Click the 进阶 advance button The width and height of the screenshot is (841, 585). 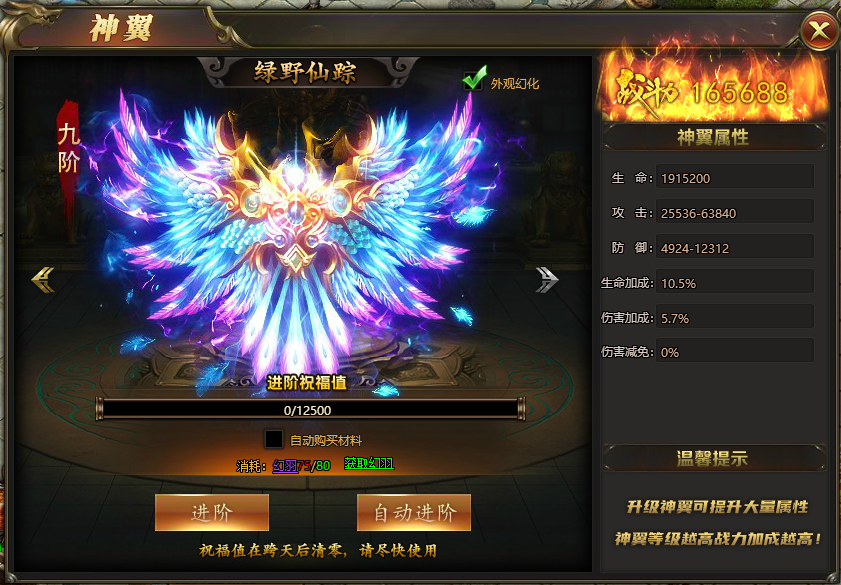click(x=212, y=512)
